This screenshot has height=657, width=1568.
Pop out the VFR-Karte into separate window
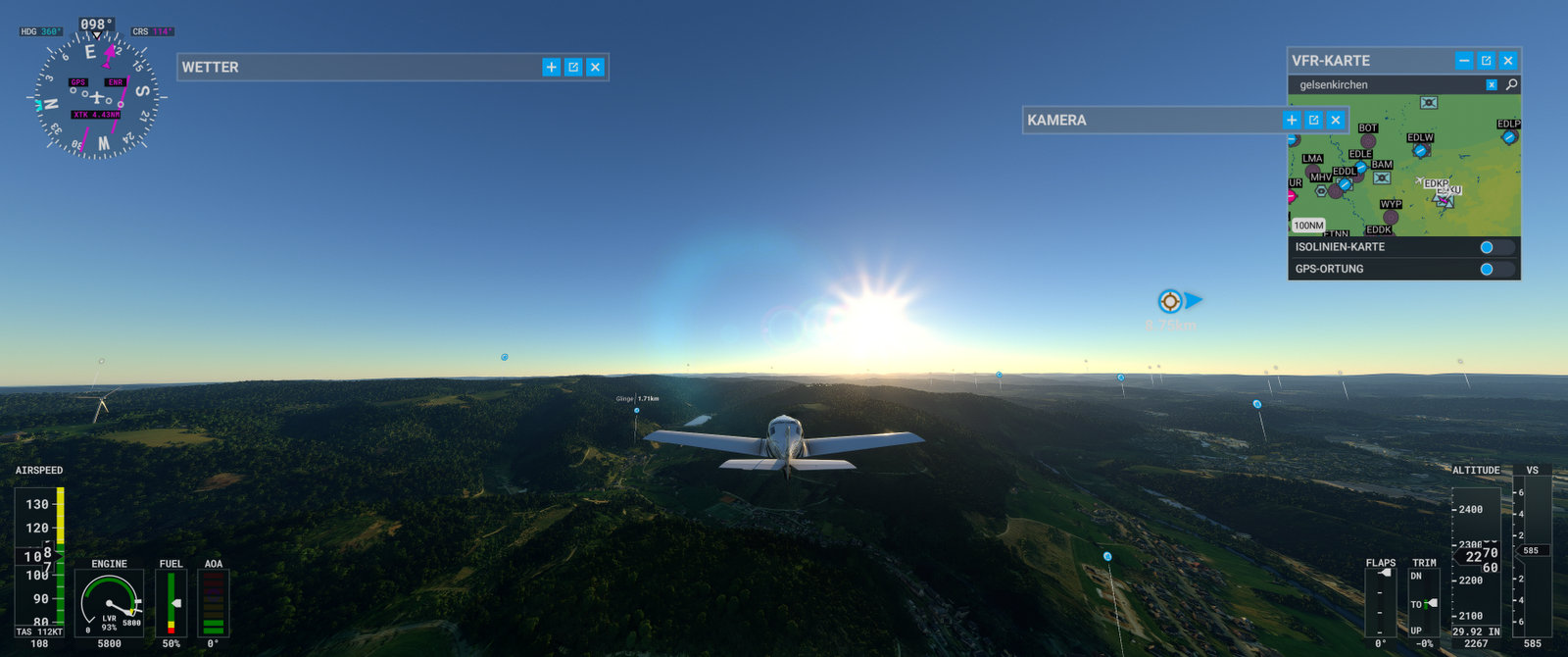tap(1486, 61)
